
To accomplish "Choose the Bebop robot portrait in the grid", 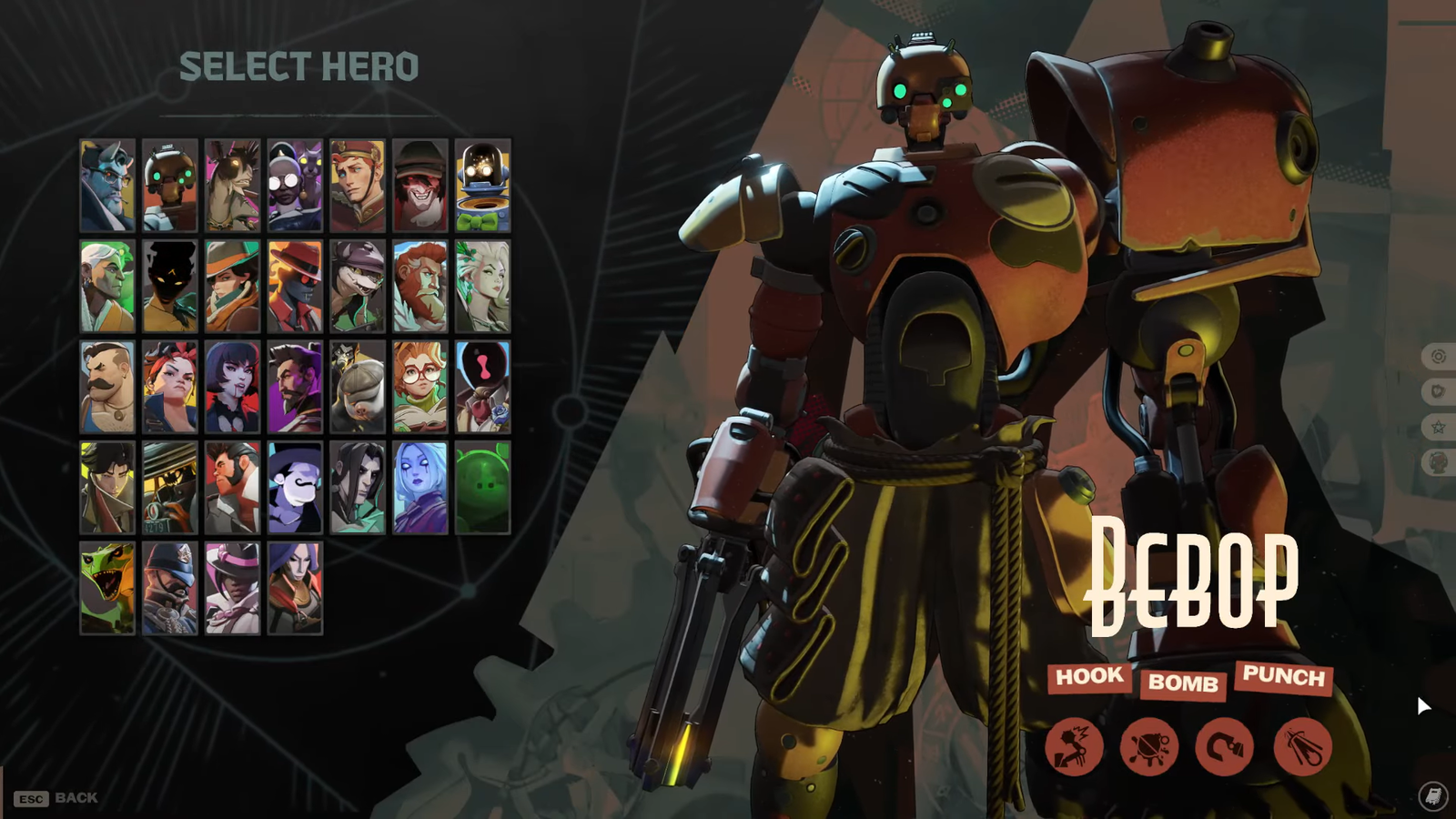I will [170, 186].
